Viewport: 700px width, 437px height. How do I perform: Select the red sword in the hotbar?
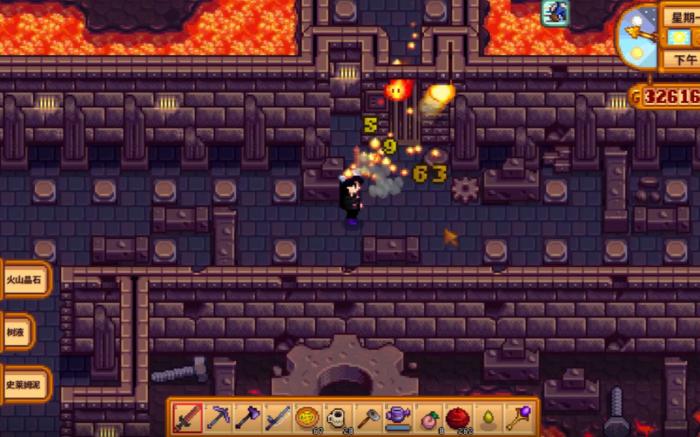pyautogui.click(x=188, y=417)
